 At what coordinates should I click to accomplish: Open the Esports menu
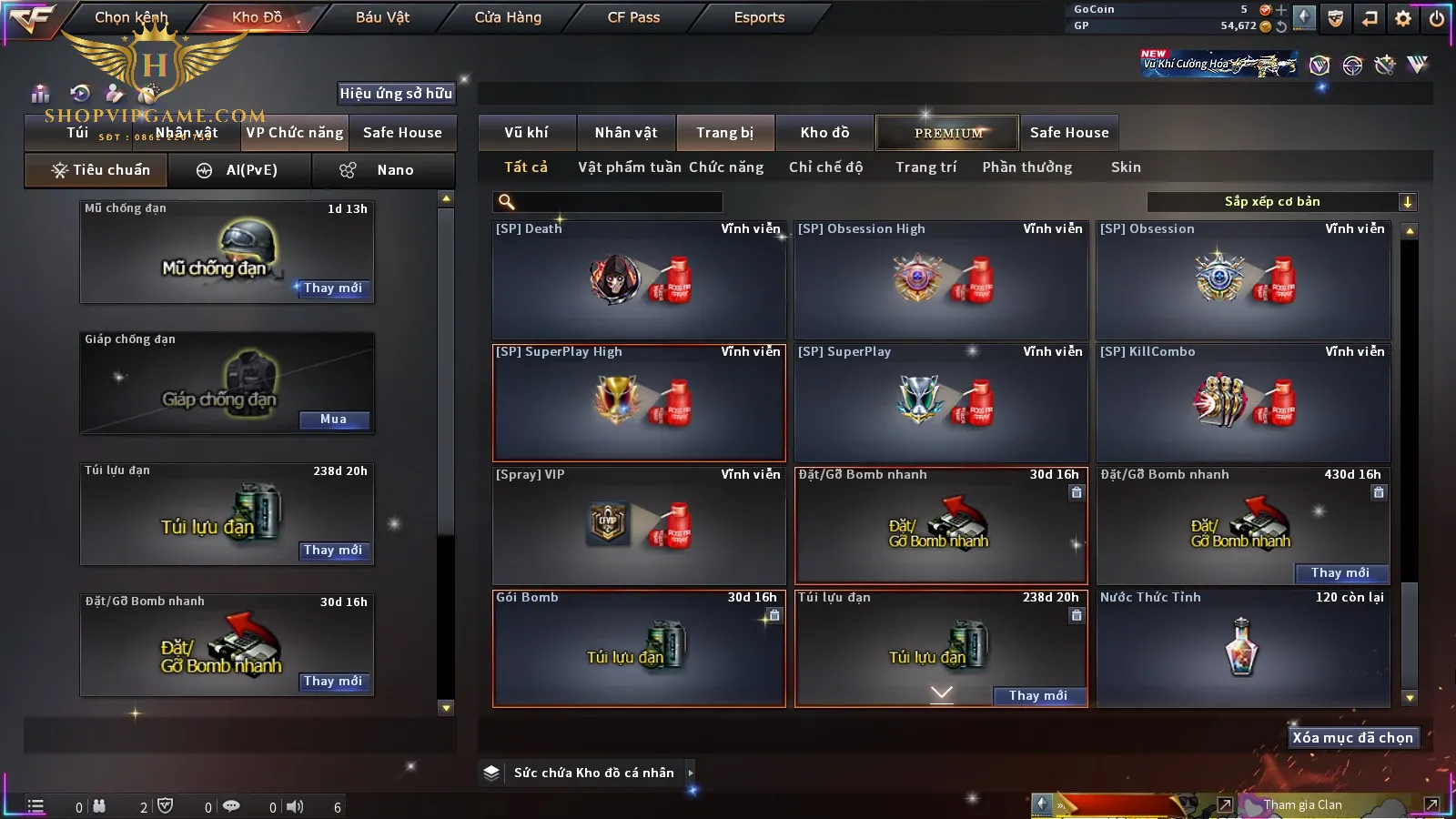[759, 17]
